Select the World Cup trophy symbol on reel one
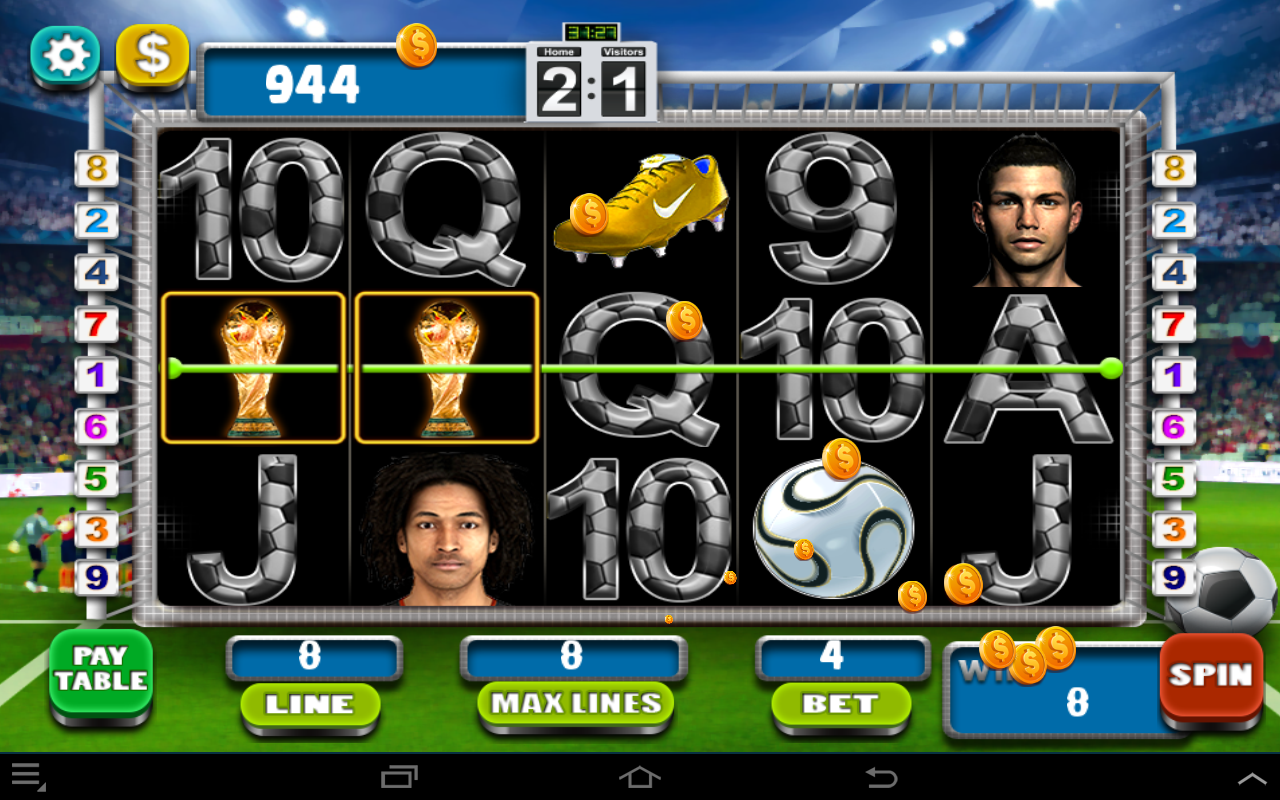Viewport: 1280px width, 800px height. click(253, 368)
